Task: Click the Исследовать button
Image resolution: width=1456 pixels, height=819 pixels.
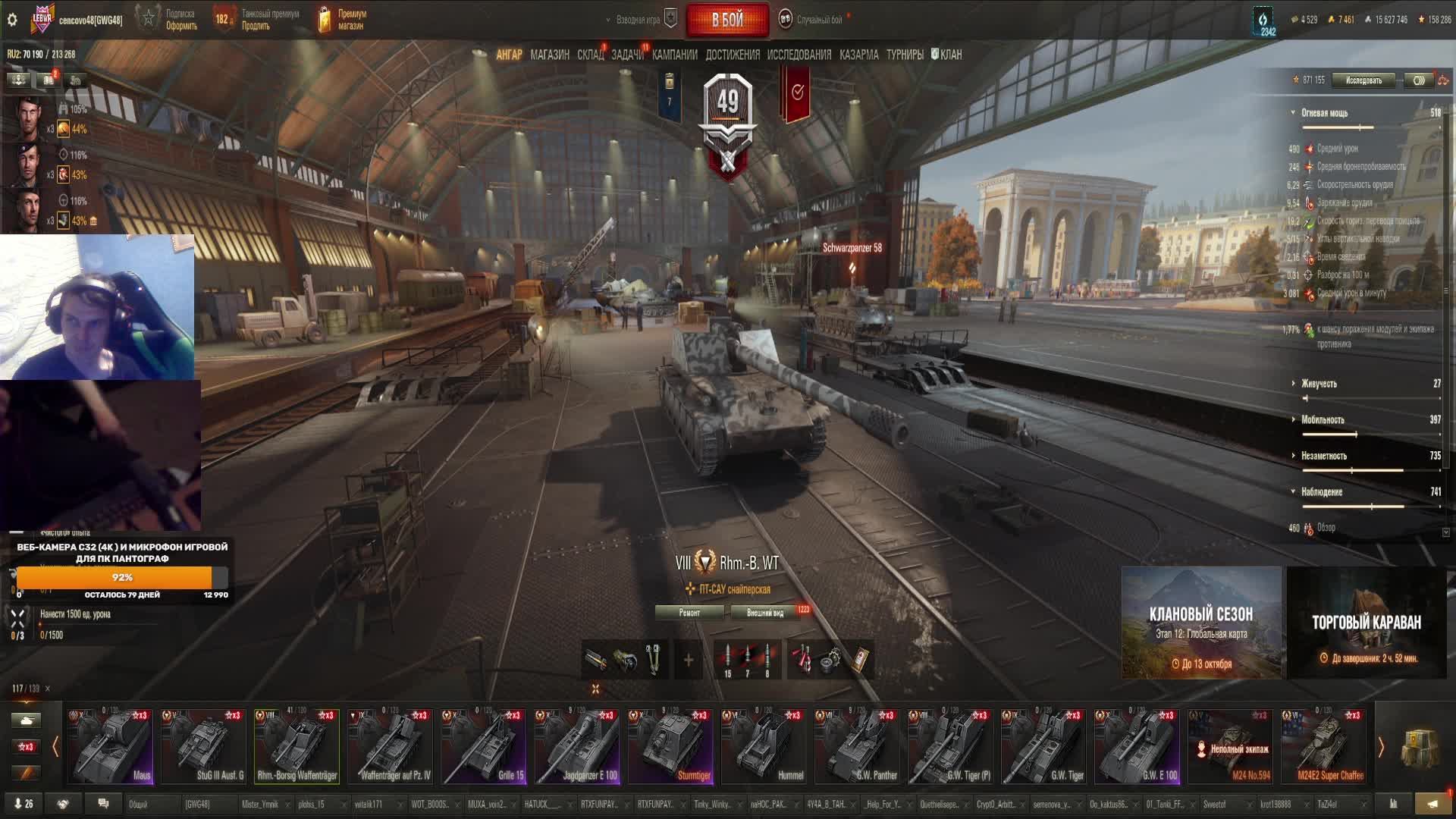Action: tap(1363, 80)
